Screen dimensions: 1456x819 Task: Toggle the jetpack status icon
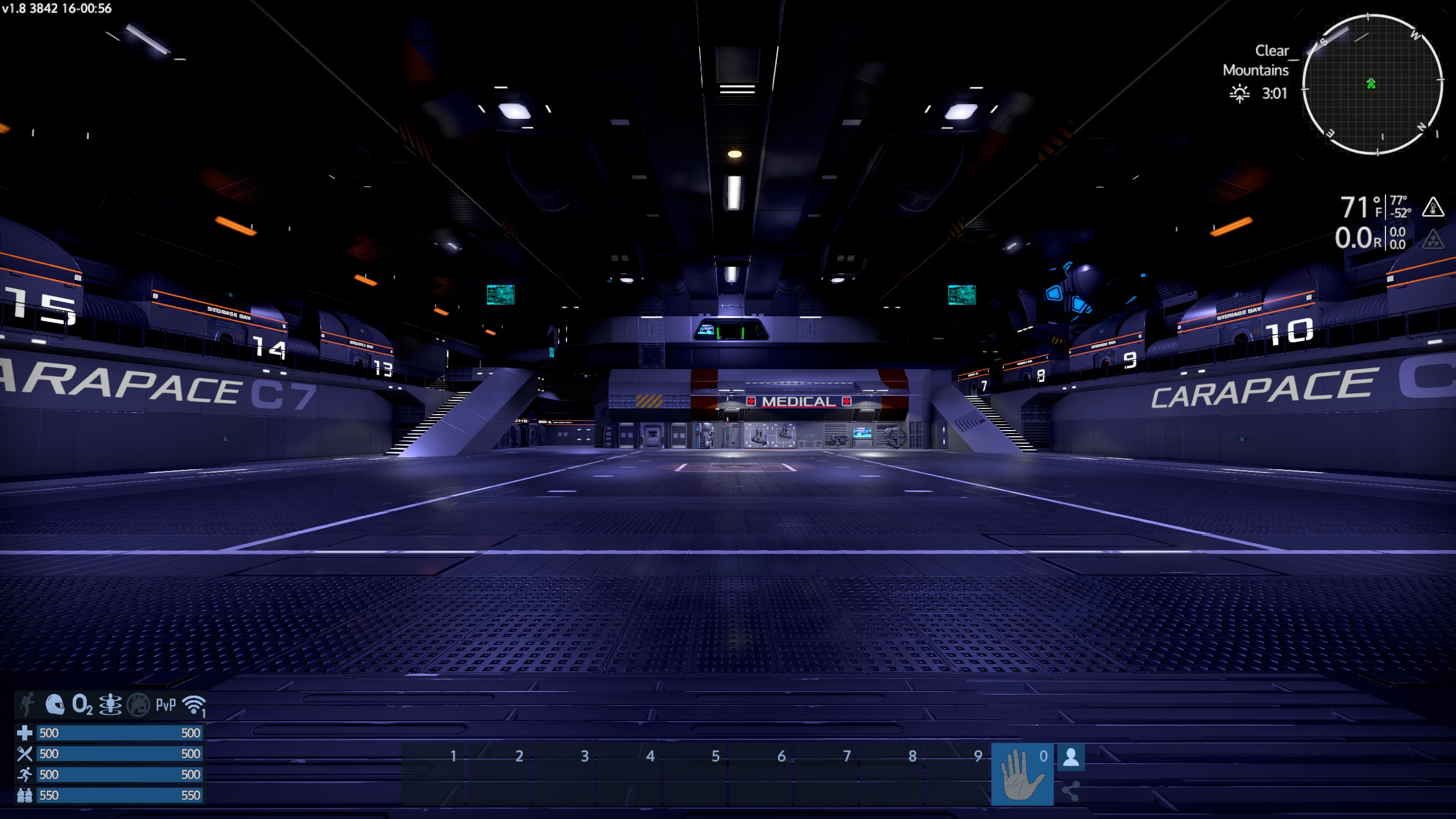27,705
